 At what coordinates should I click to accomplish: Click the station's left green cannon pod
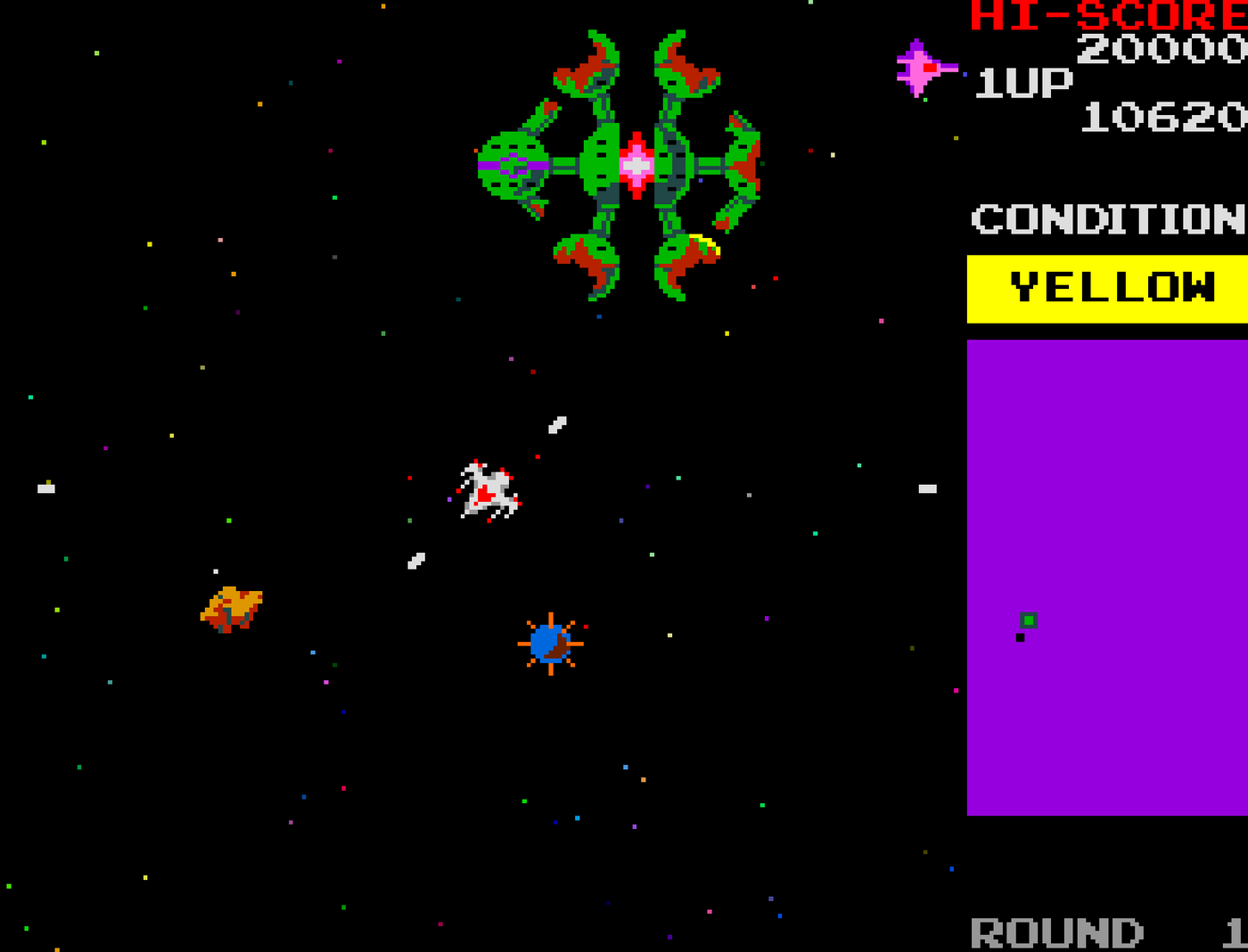pos(511,165)
